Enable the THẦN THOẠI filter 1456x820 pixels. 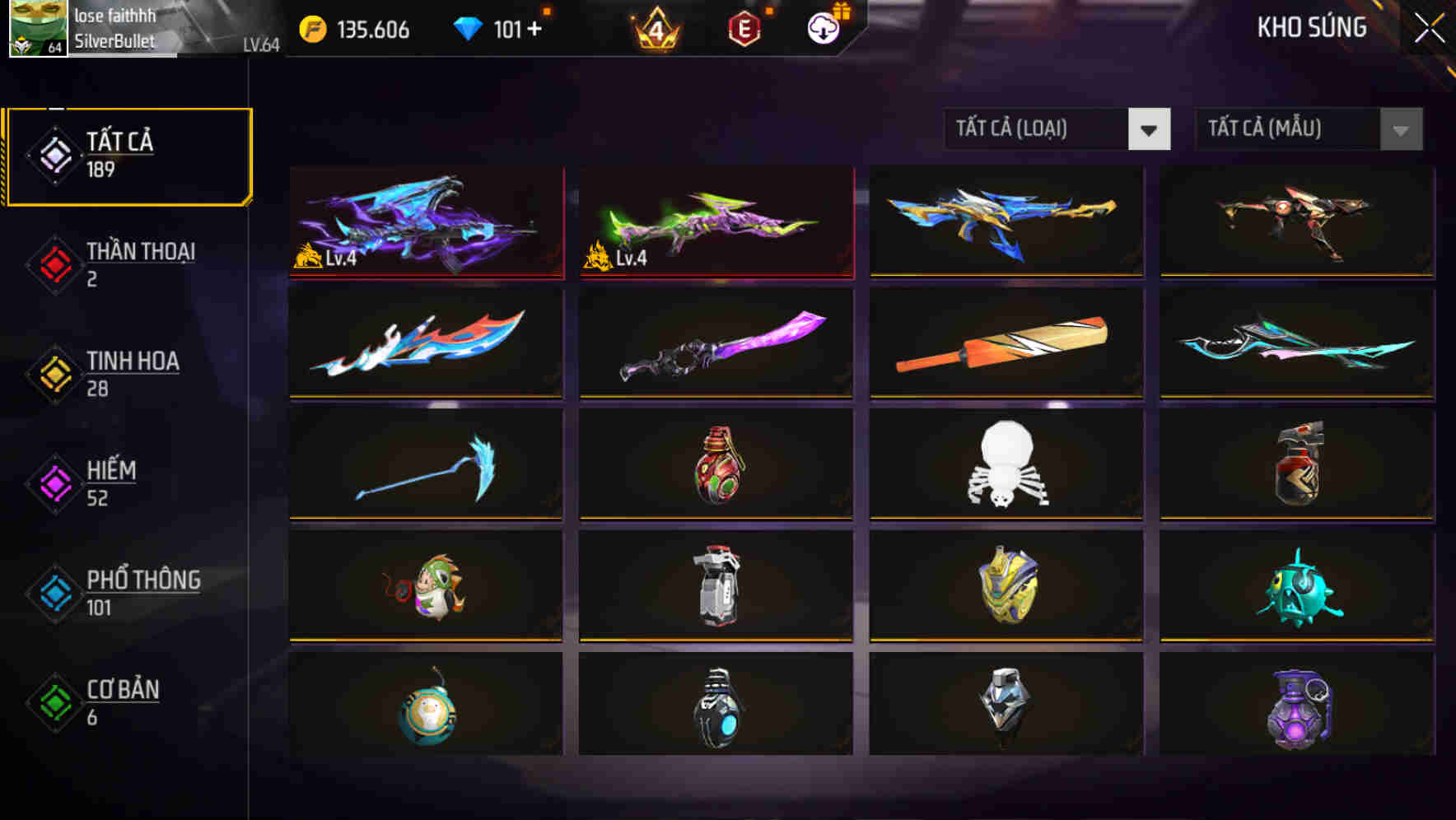(128, 263)
